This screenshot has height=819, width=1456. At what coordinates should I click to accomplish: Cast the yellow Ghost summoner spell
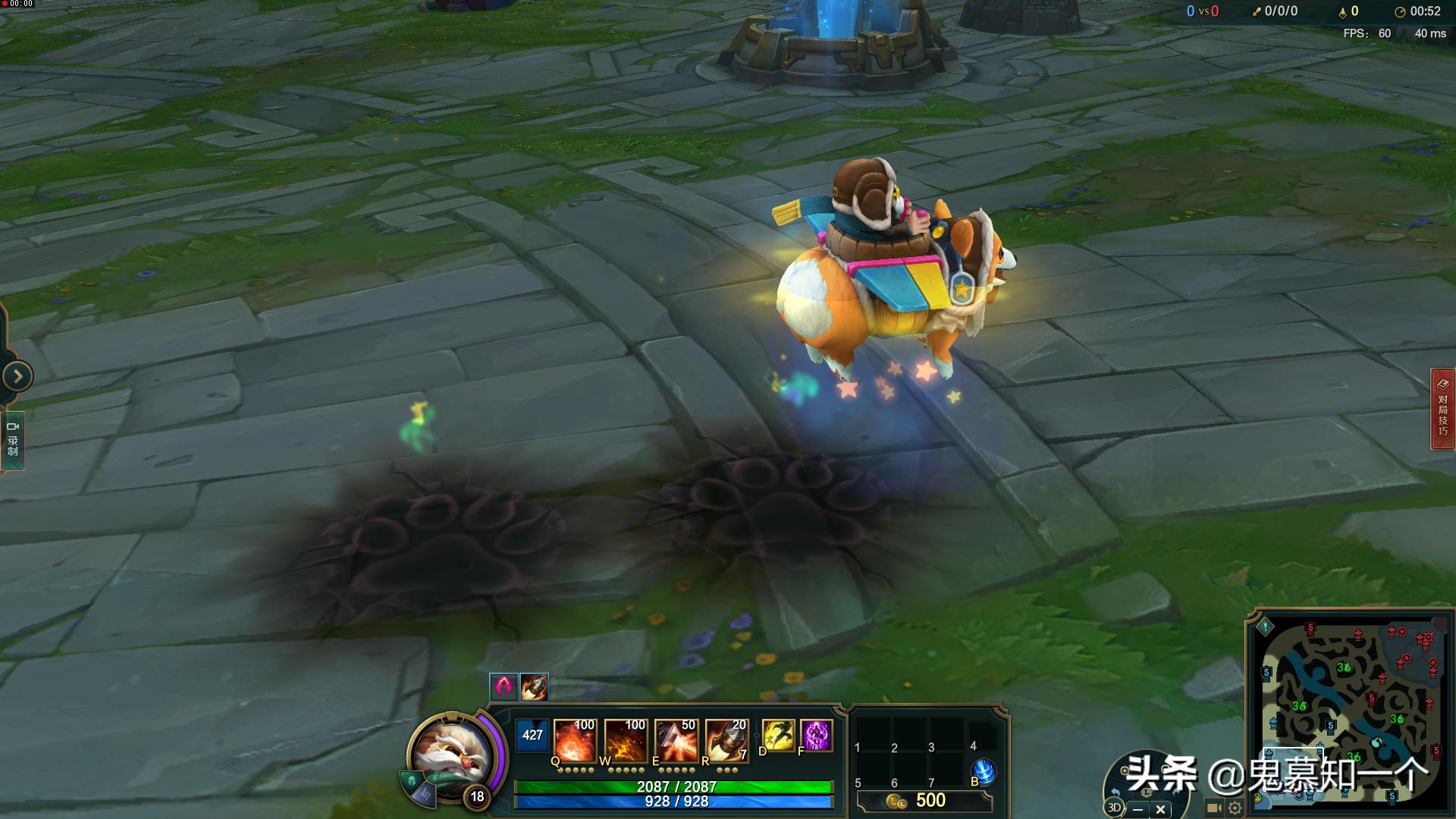778,736
